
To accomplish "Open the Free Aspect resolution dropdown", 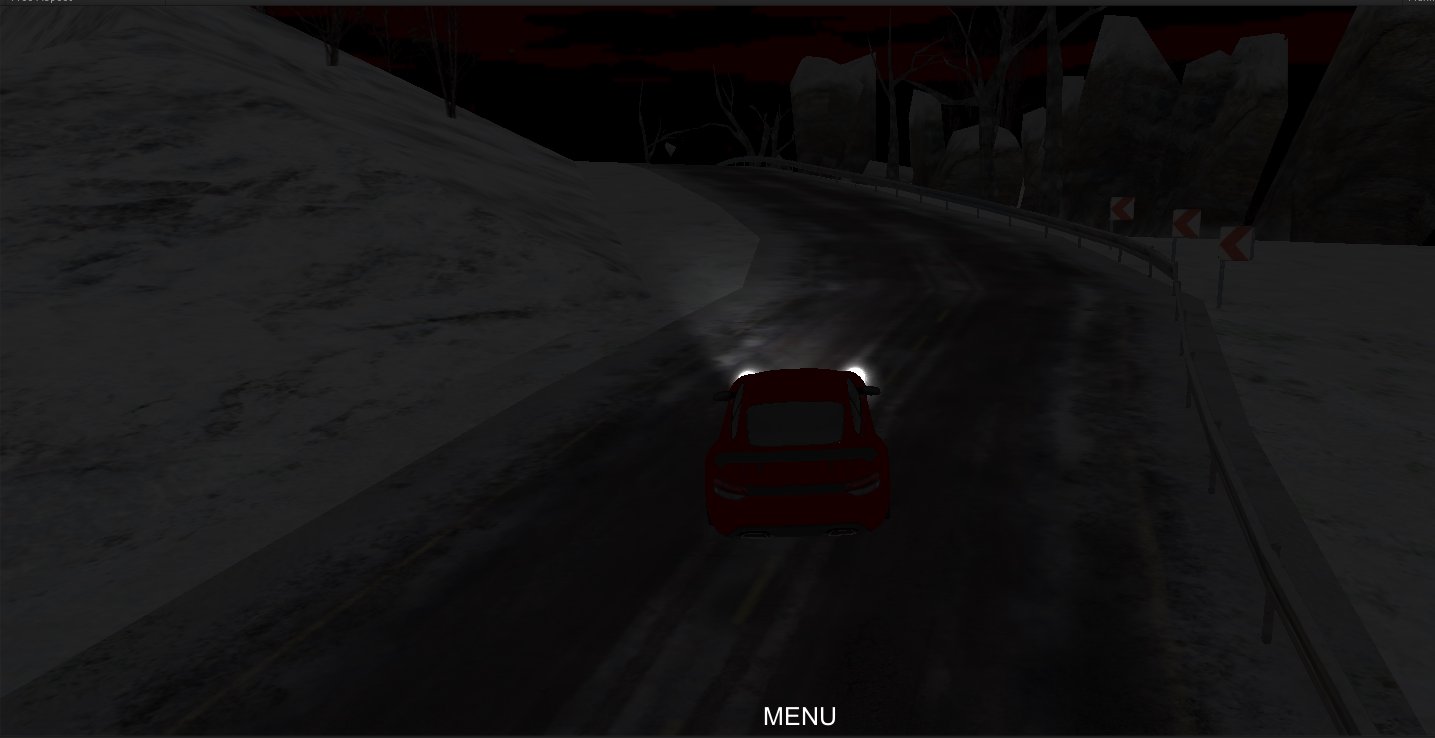I will tap(40, 3).
